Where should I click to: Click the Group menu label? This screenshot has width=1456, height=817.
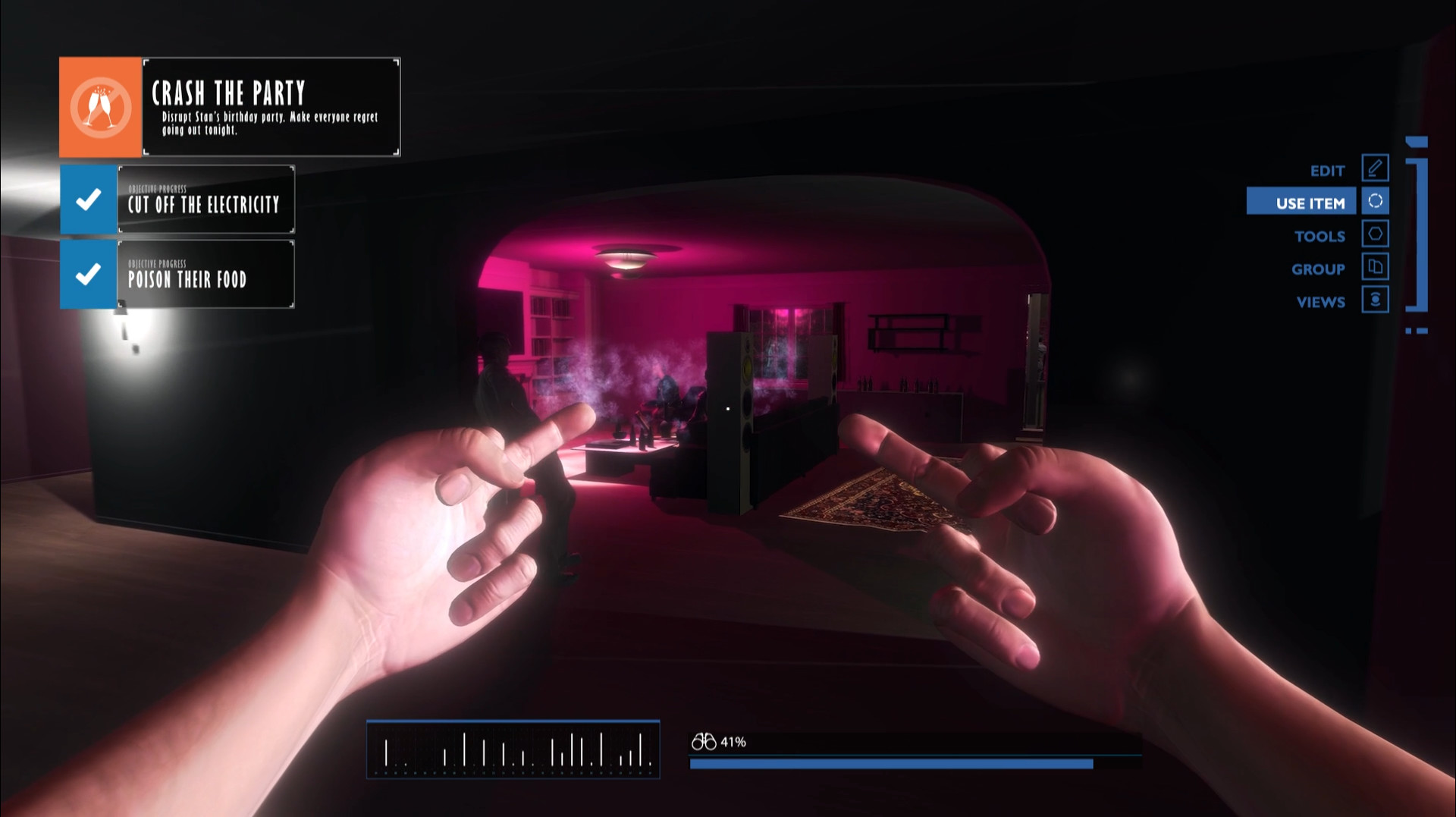(1319, 269)
